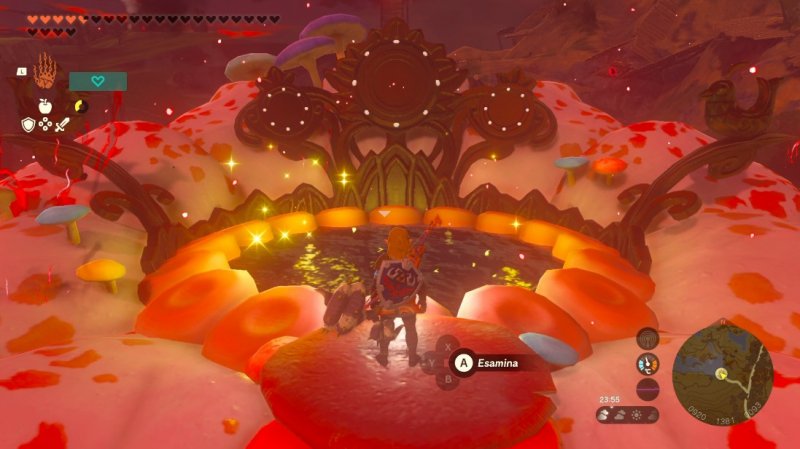Click the sensor signal icon
Viewport: 800px width, 449px height.
647,340
